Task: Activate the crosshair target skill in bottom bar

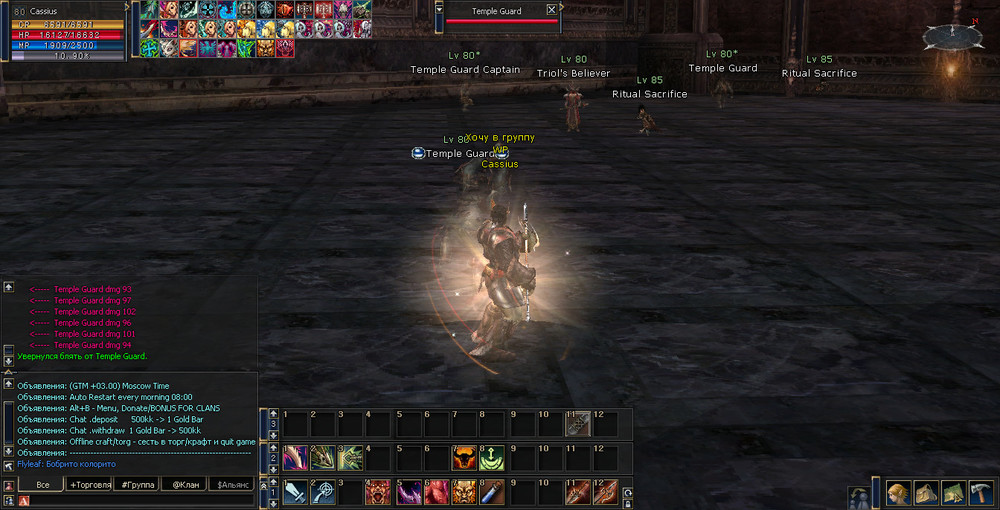Action: pos(322,492)
